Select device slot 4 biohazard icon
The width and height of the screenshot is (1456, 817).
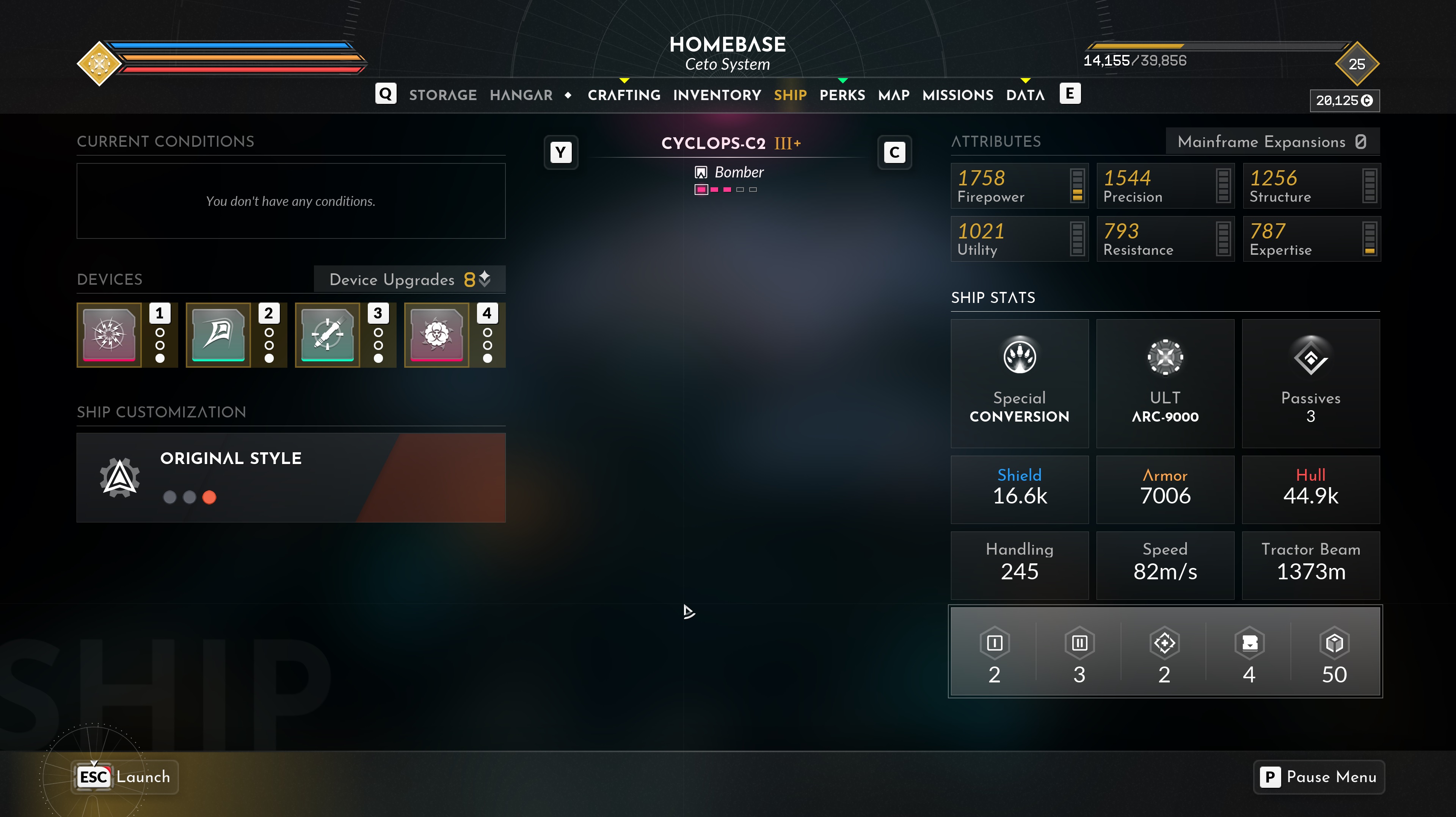click(x=436, y=335)
